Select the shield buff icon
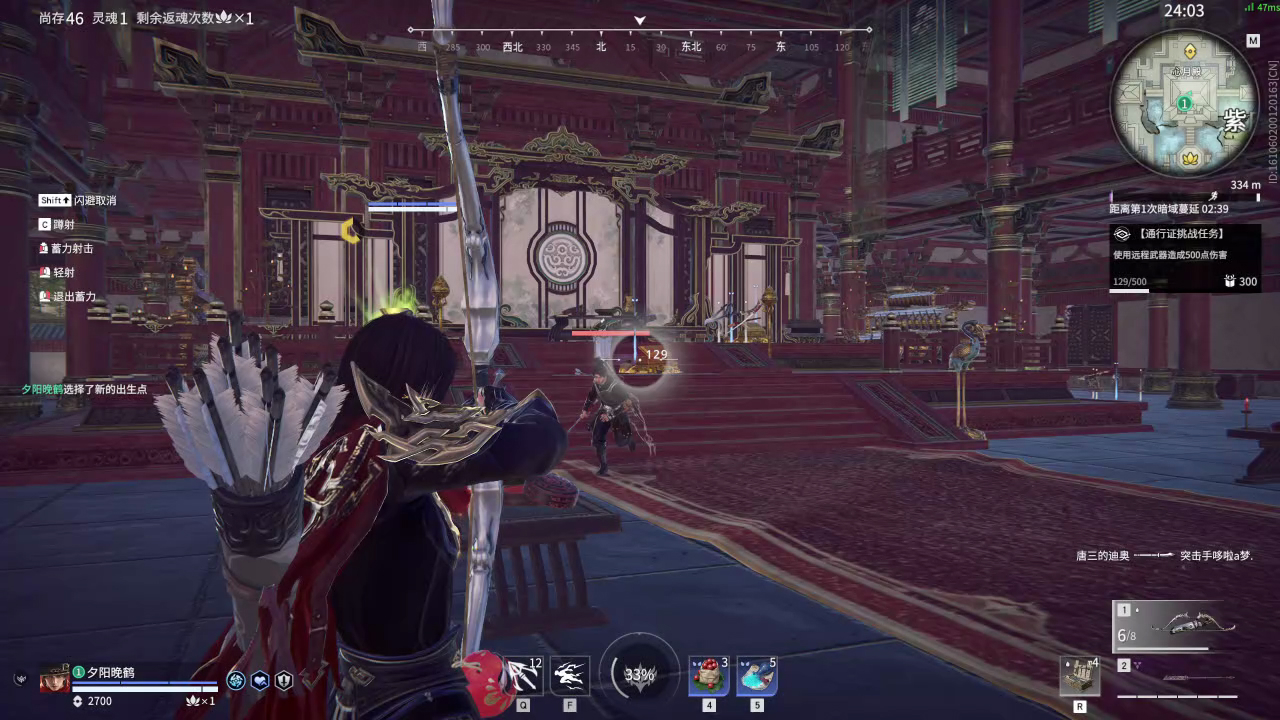Image resolution: width=1280 pixels, height=720 pixels. [284, 681]
